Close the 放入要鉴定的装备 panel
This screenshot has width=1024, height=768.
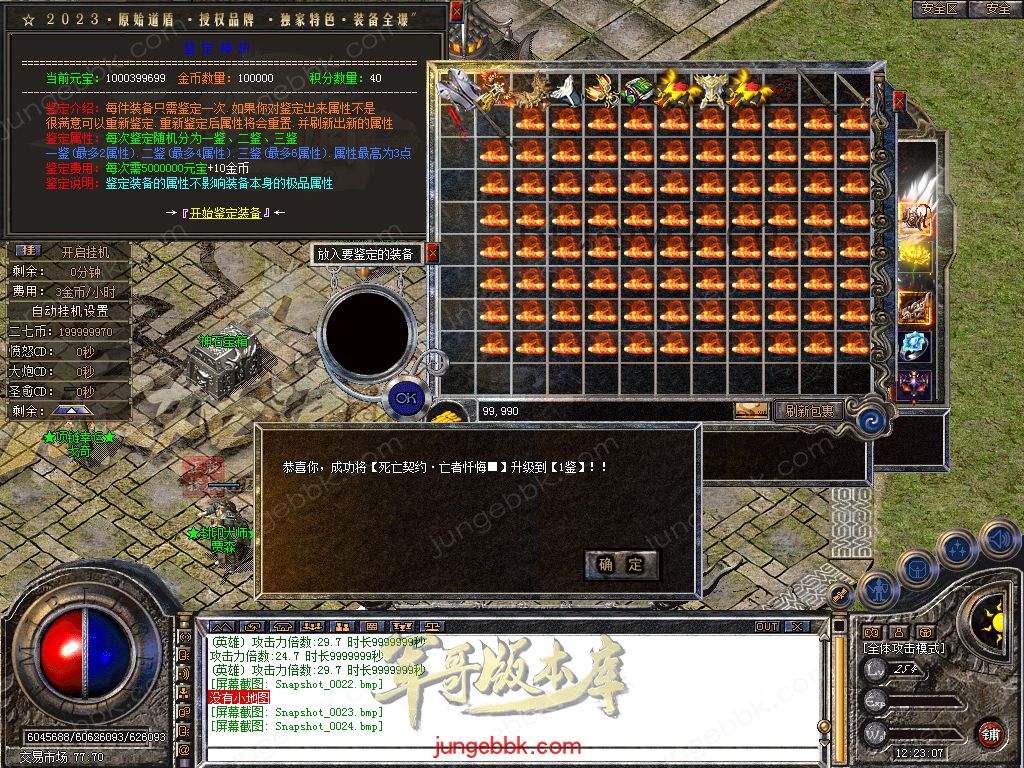(x=432, y=254)
